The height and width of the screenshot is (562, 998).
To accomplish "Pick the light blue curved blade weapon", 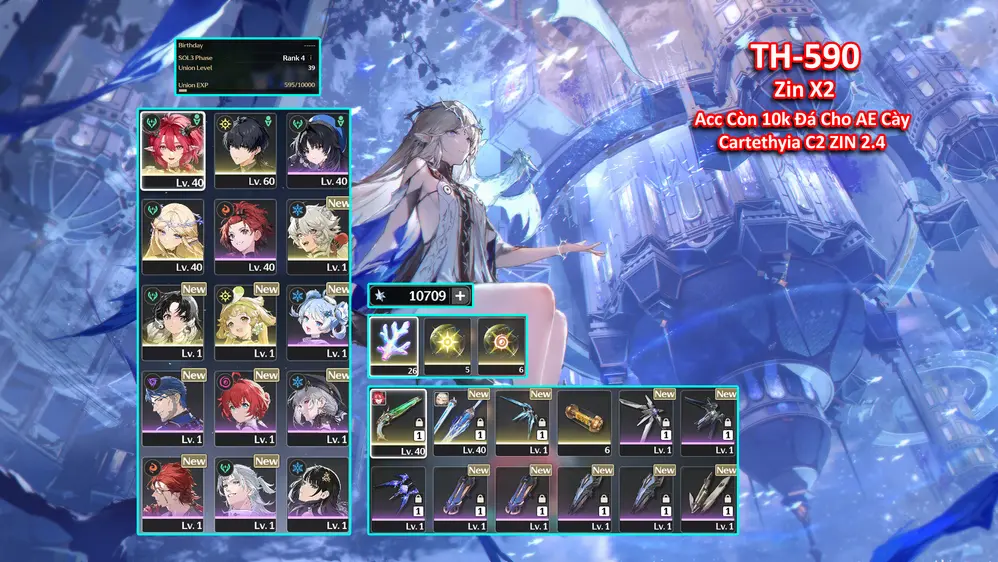I will (x=522, y=422).
